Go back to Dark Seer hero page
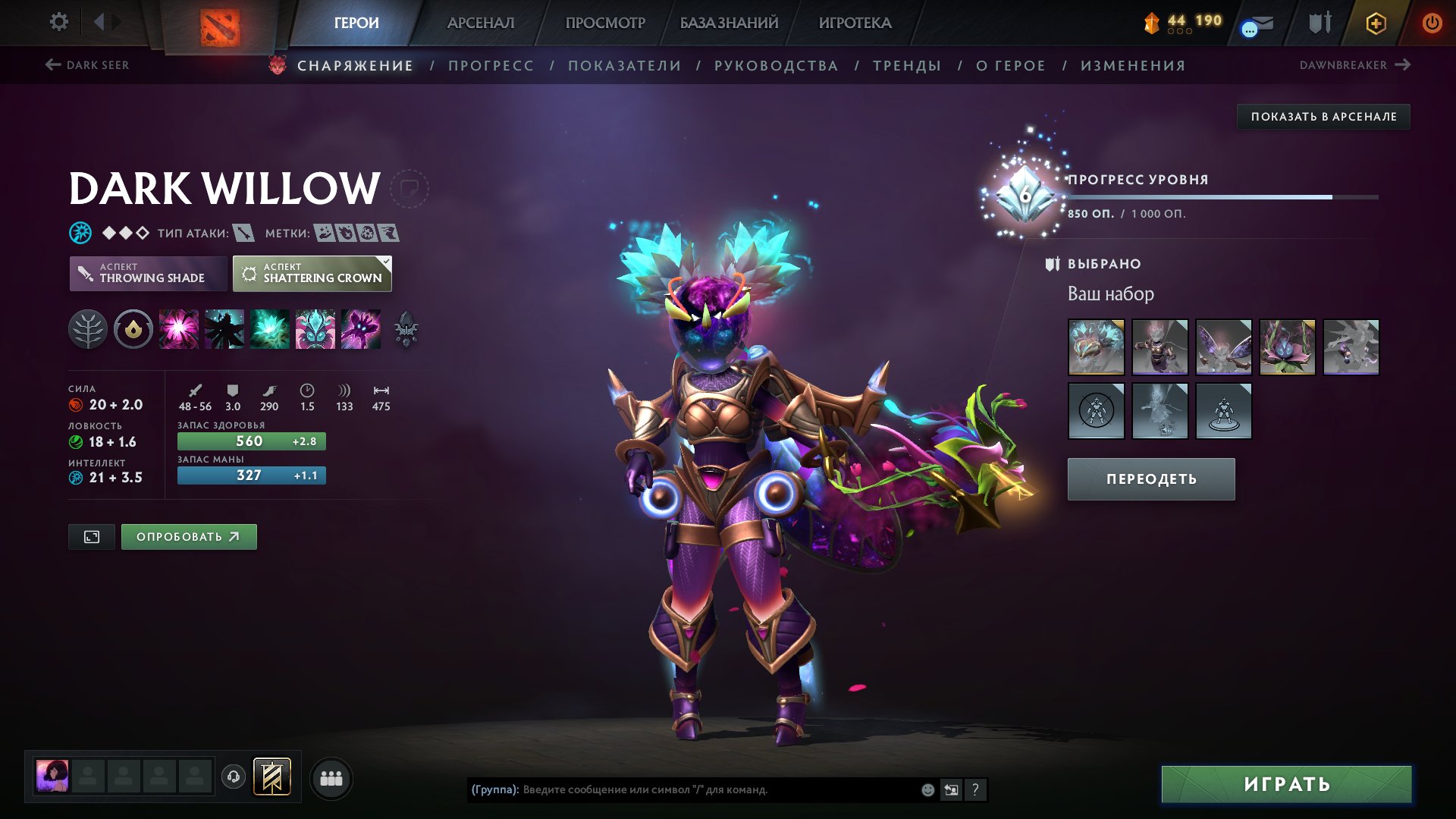The width and height of the screenshot is (1456, 819). pyautogui.click(x=89, y=65)
